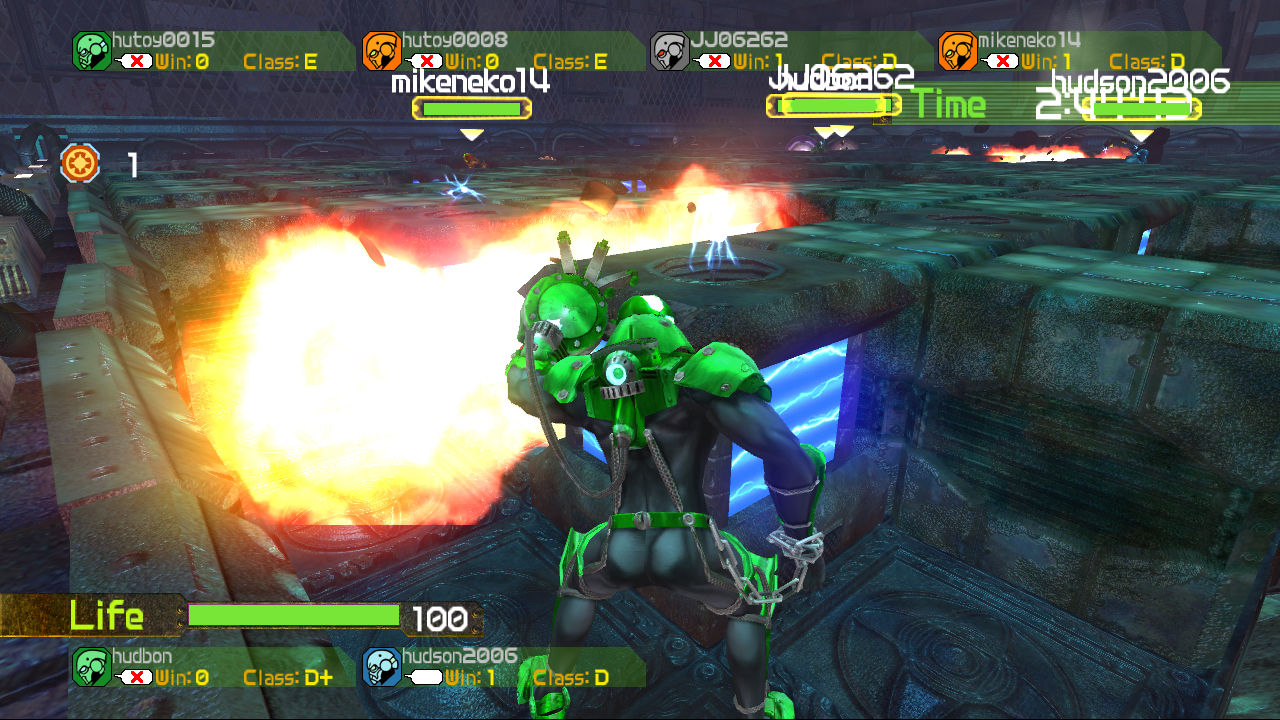Click hutoy0008's orange avatar icon
This screenshot has height=720, width=1280.
[381, 51]
